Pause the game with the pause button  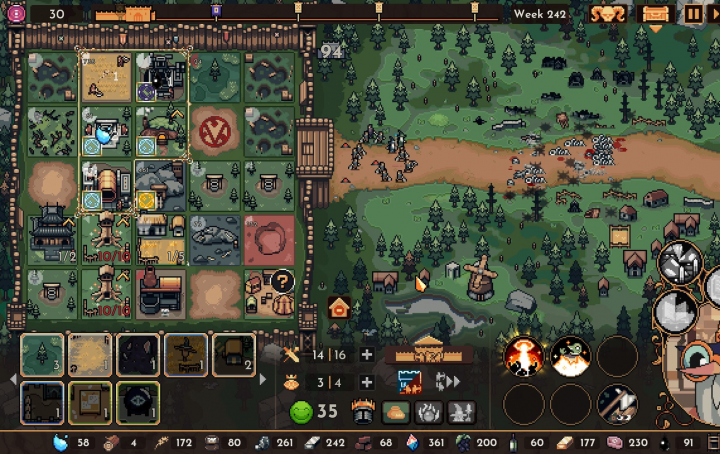click(693, 14)
